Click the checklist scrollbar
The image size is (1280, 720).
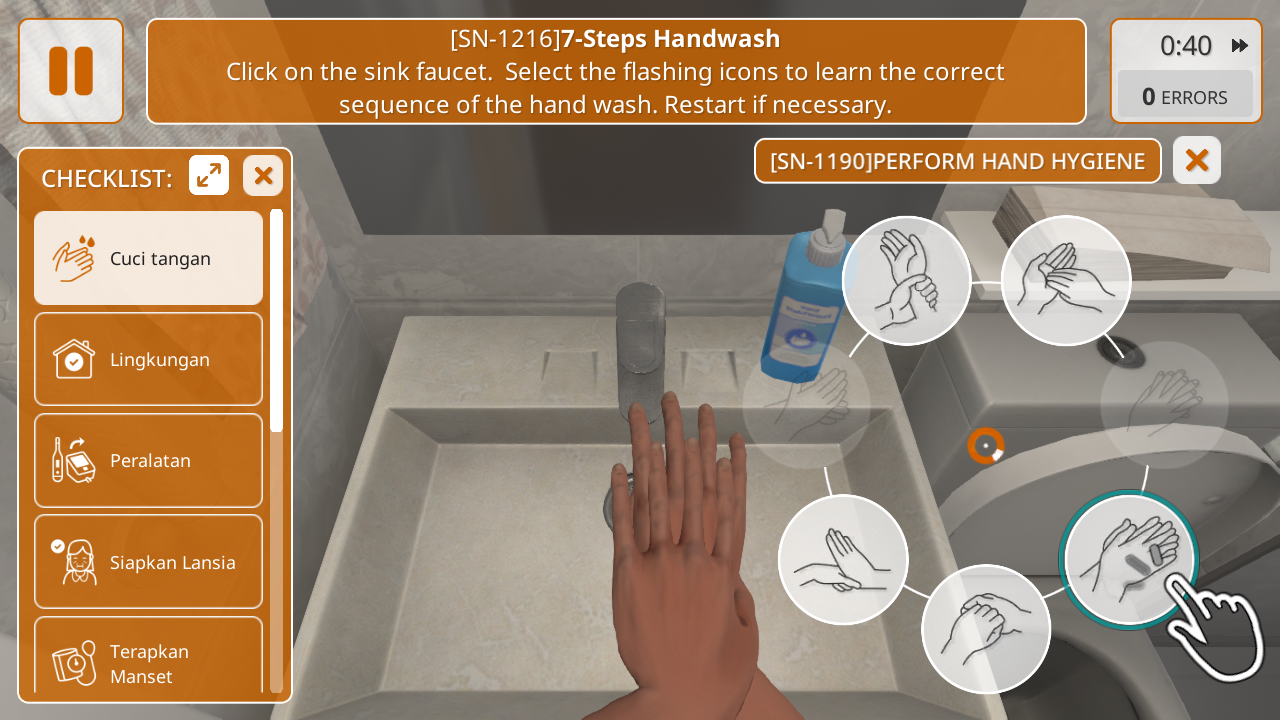[276, 320]
